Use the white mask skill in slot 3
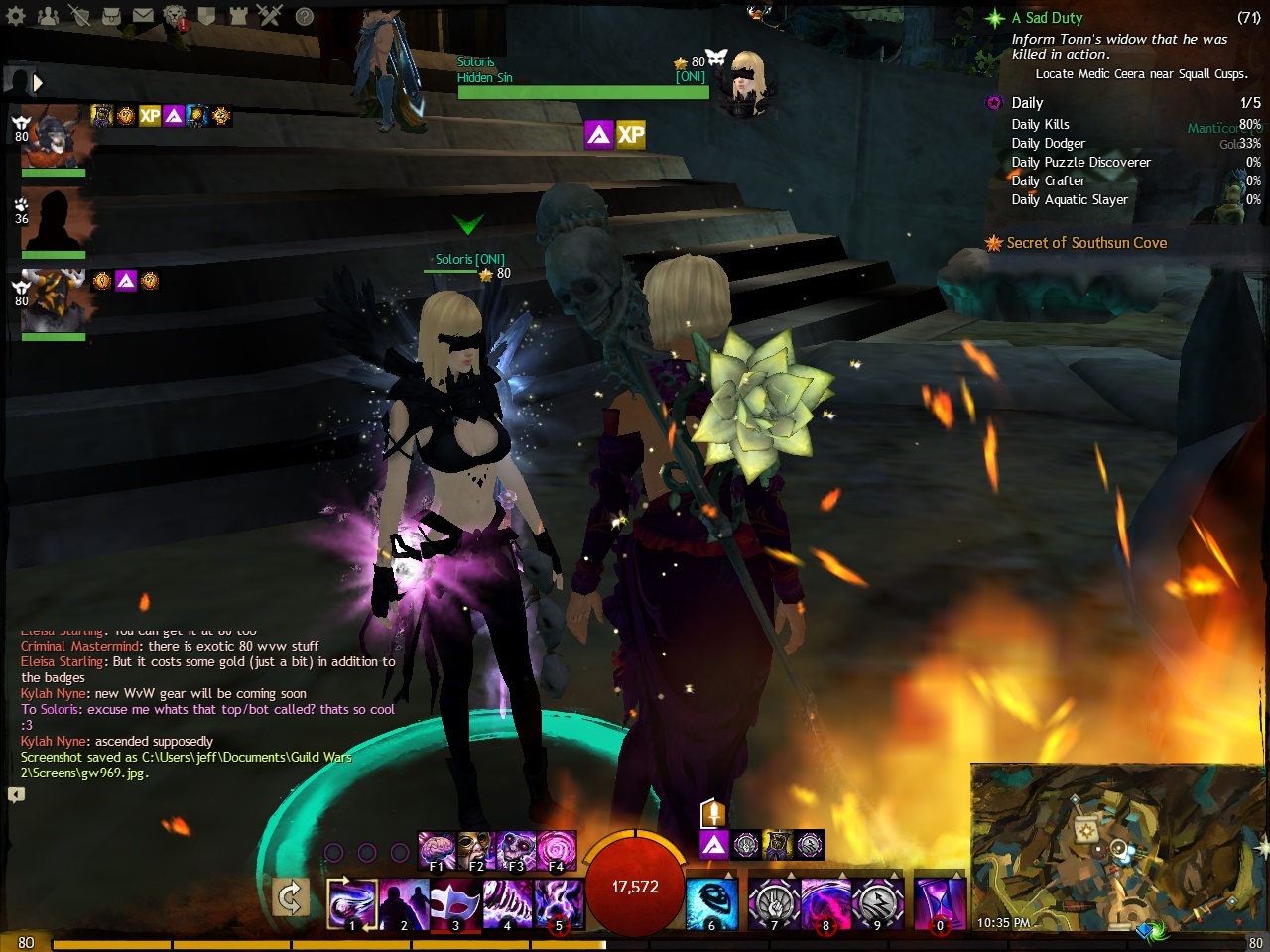The image size is (1270, 952). point(455,902)
